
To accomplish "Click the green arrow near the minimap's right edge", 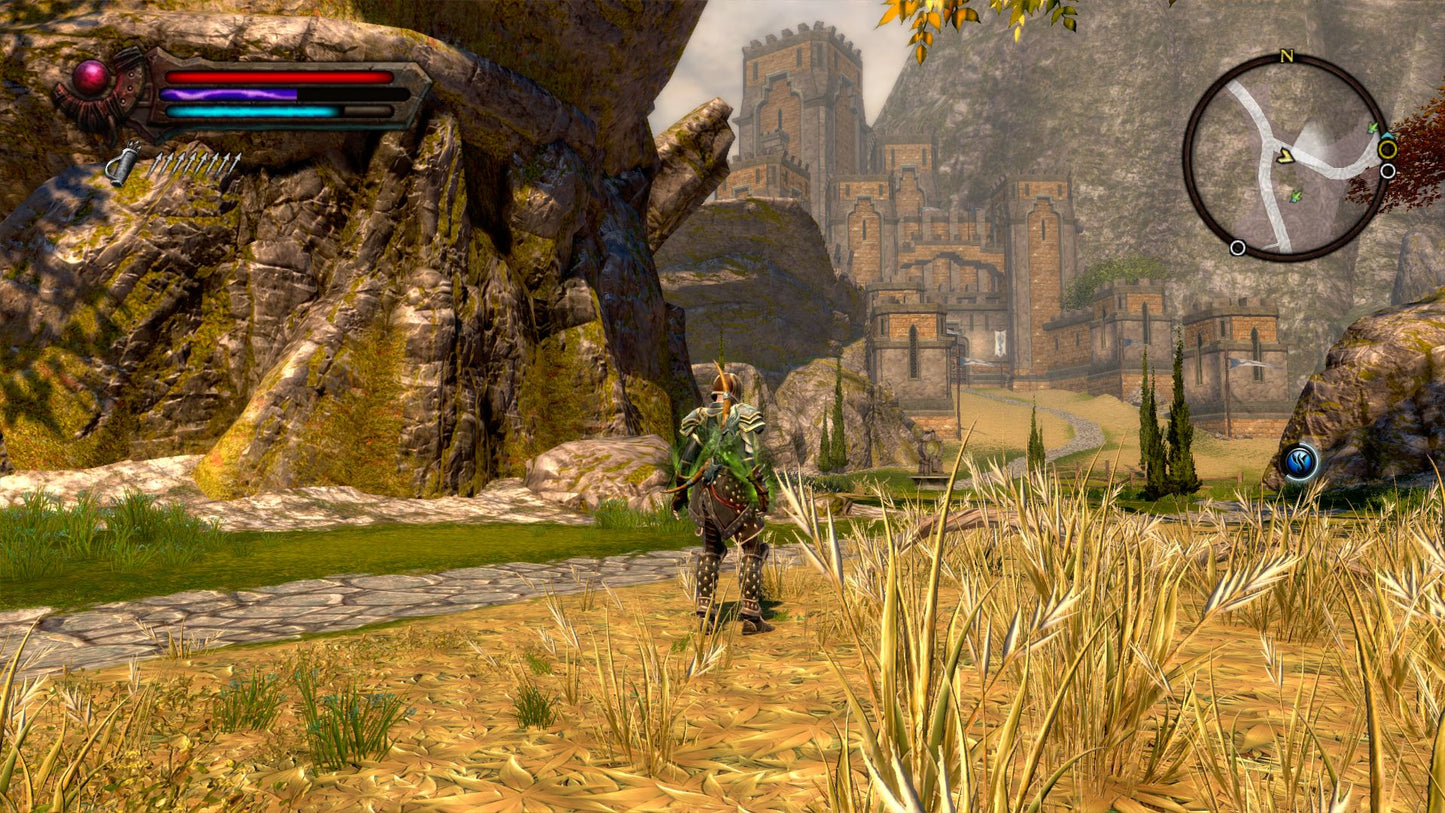I will (x=1372, y=127).
